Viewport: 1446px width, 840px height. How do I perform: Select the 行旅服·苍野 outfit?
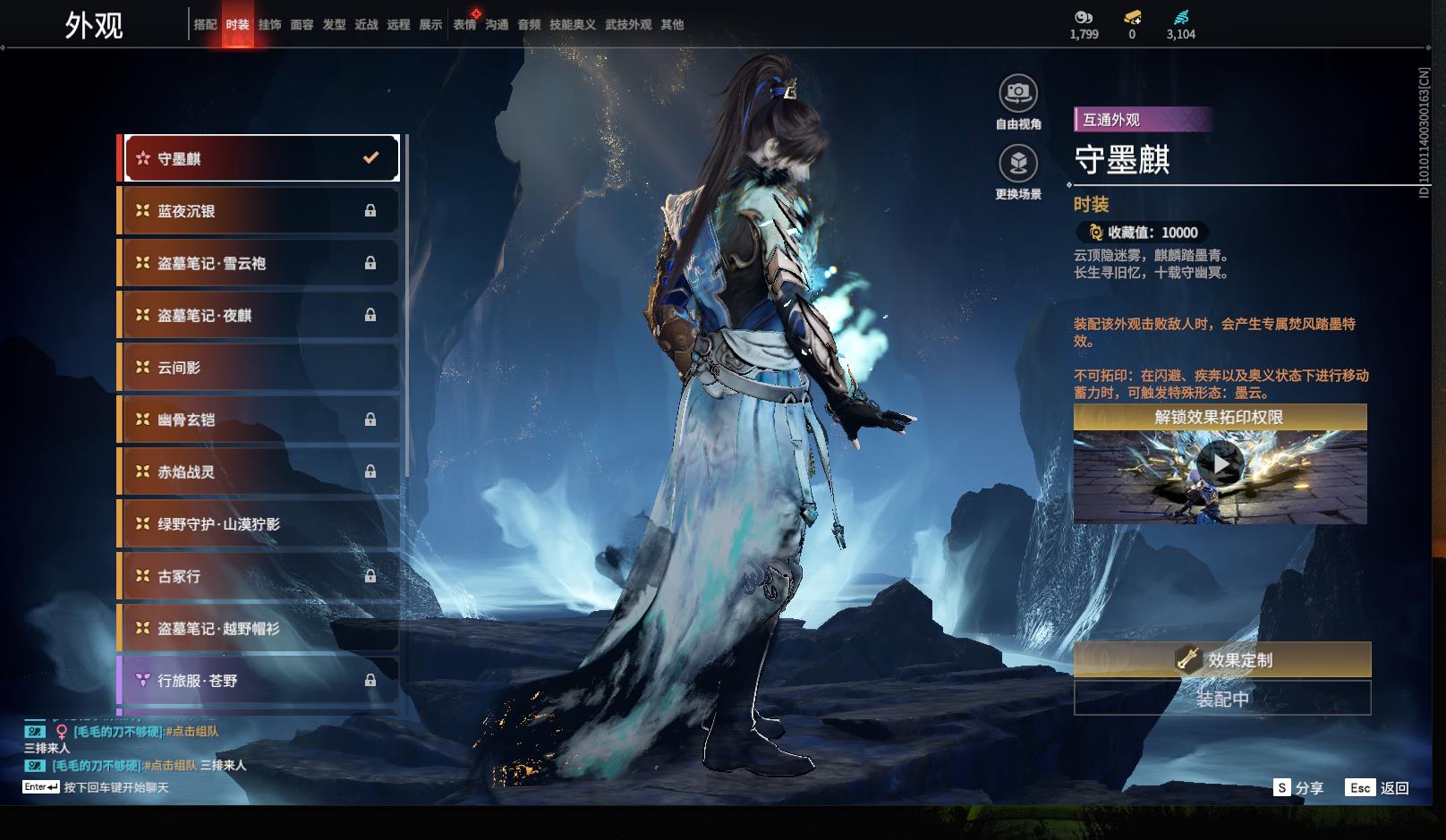(259, 681)
